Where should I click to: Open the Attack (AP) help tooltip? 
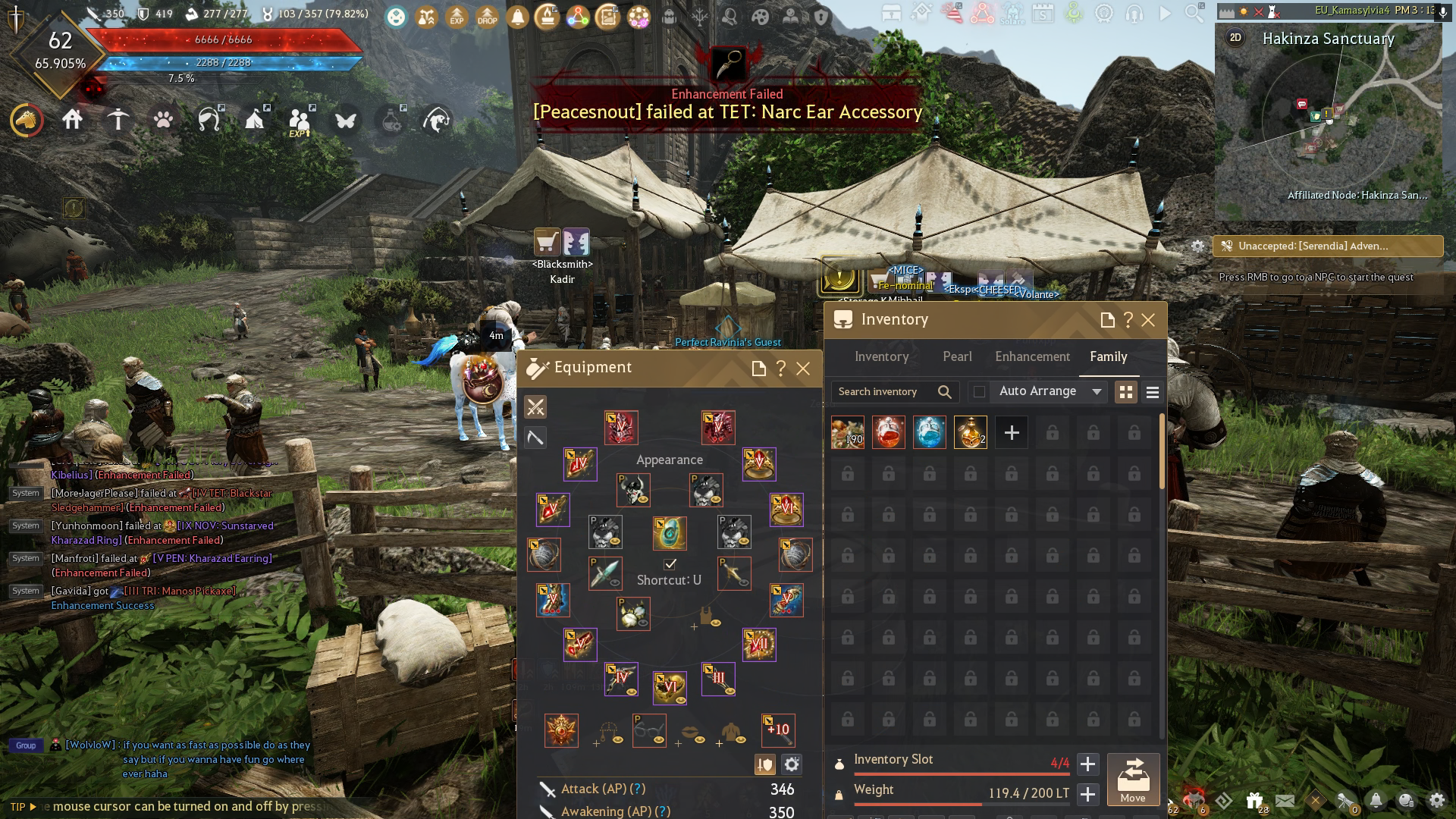point(639,789)
